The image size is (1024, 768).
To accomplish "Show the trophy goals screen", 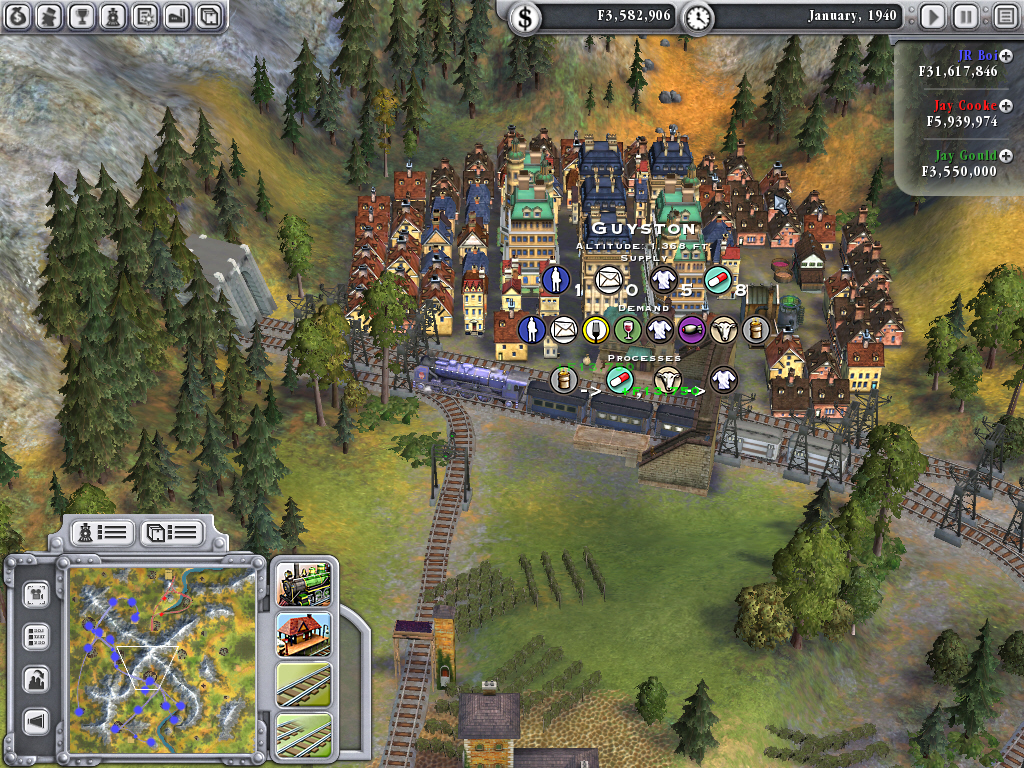I will [x=82, y=16].
